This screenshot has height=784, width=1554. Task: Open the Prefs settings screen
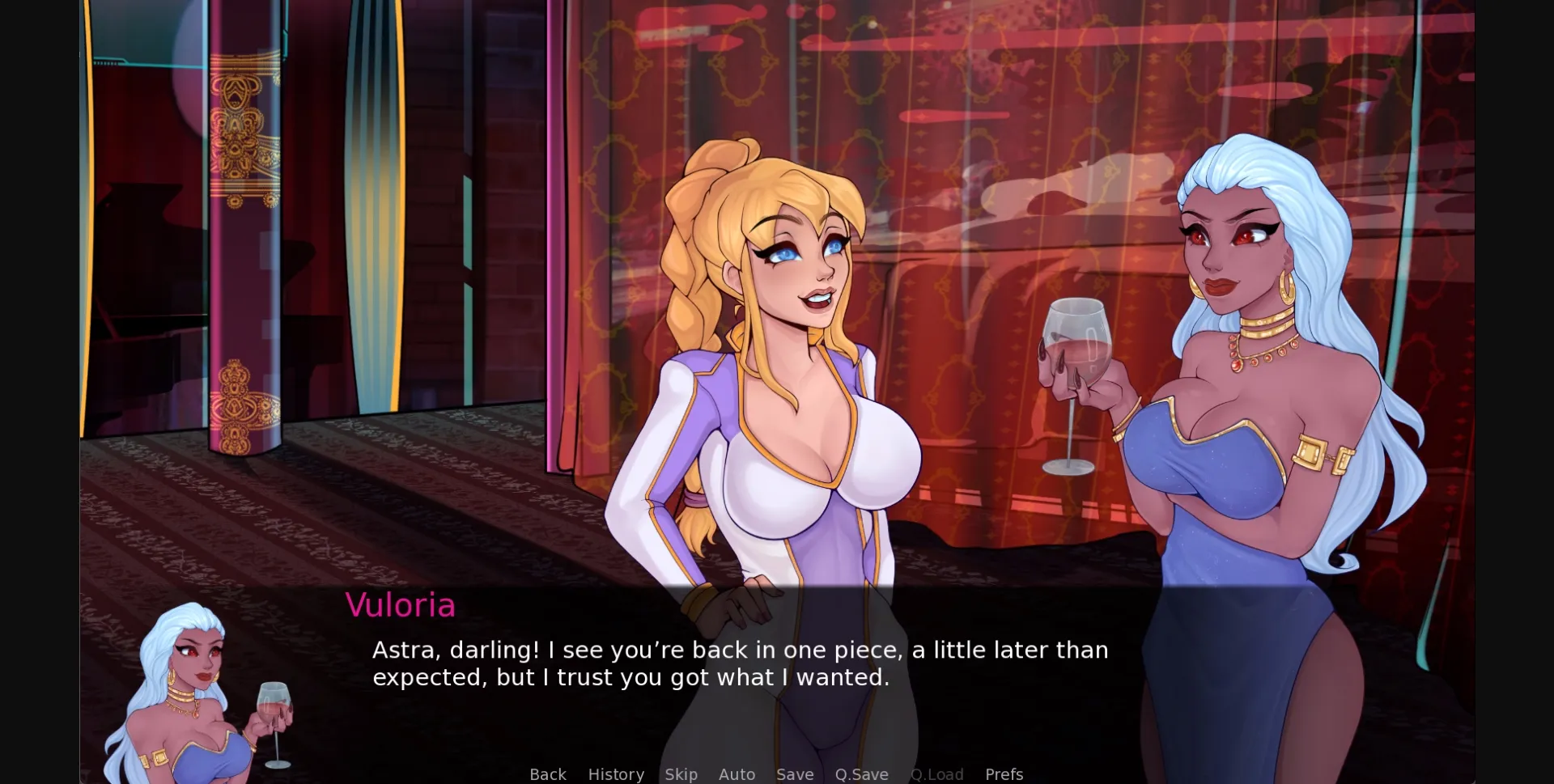[1004, 774]
